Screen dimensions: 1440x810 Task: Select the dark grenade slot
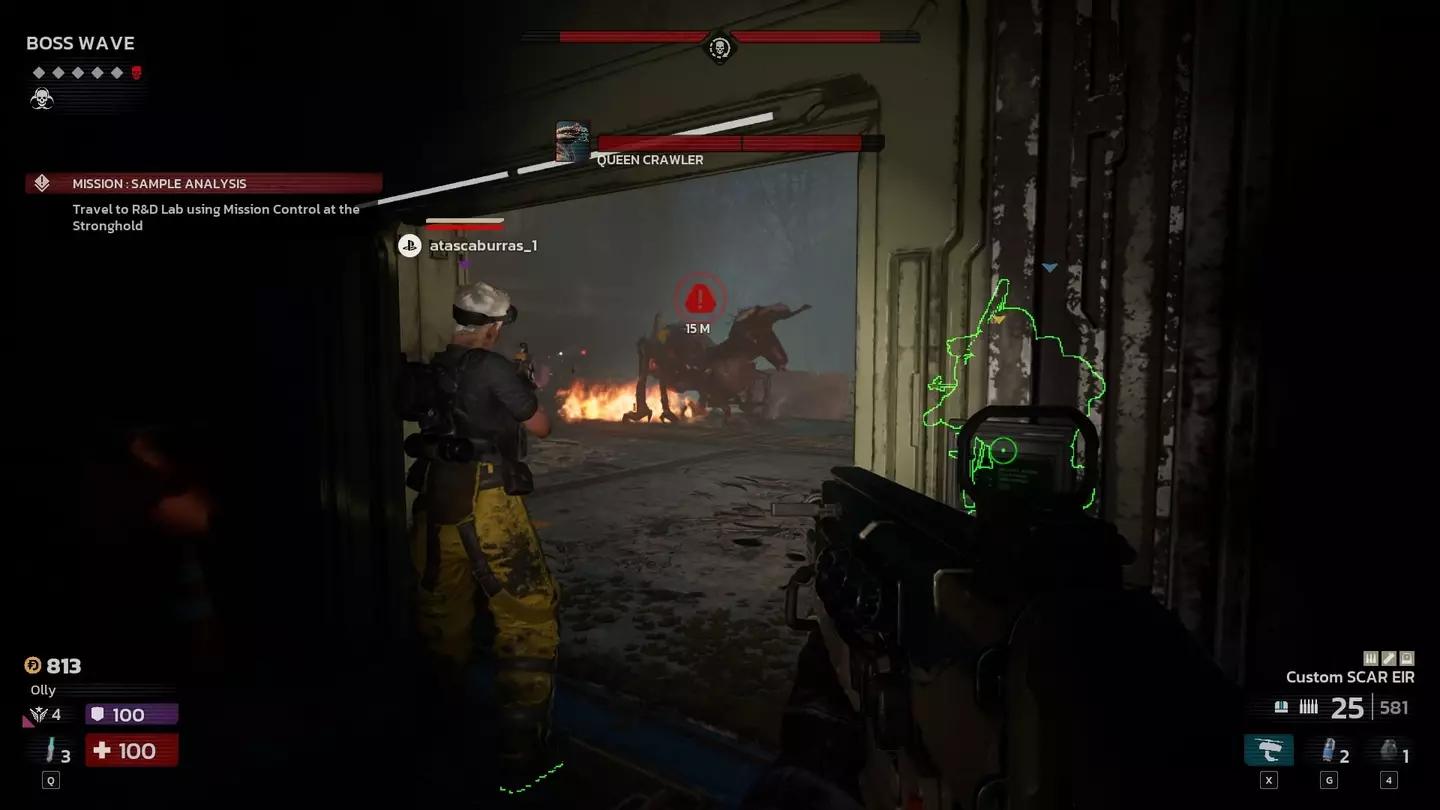(1388, 751)
